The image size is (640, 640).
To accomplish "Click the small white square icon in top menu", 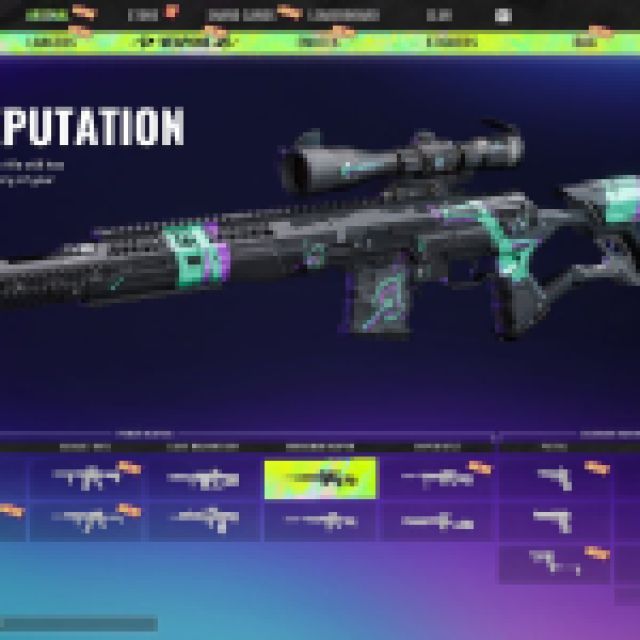I will point(503,16).
